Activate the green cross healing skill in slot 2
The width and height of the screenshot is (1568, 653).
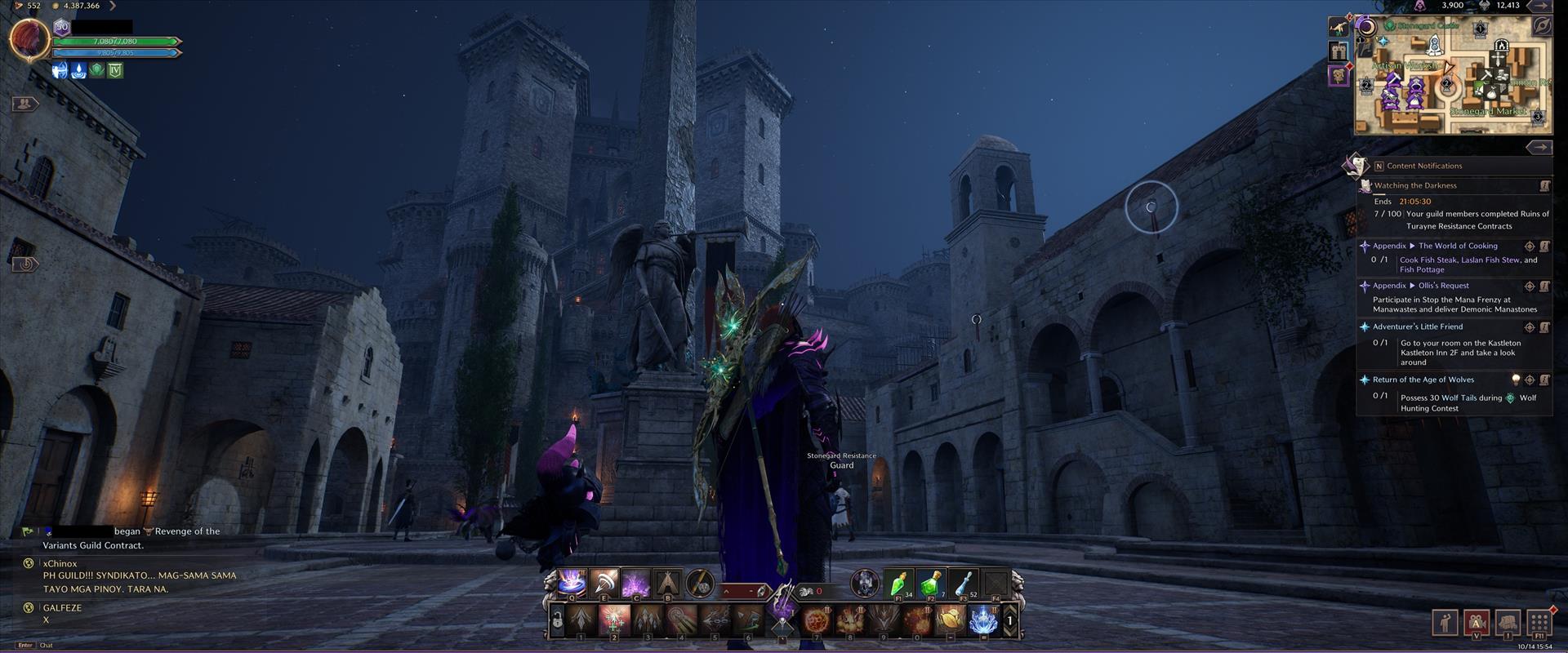tap(614, 620)
